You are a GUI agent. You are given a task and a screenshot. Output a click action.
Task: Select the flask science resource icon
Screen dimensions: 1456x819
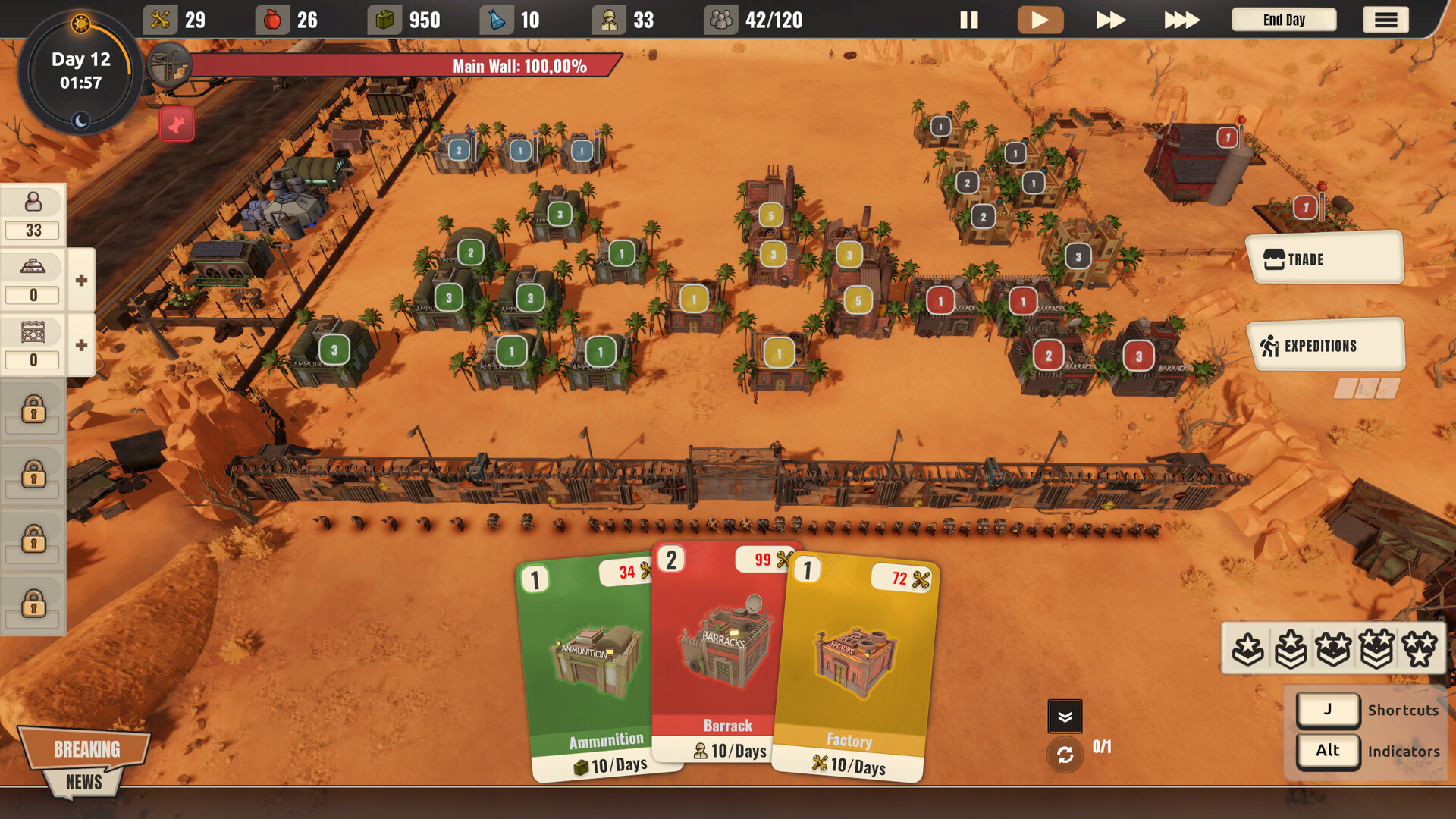497,20
